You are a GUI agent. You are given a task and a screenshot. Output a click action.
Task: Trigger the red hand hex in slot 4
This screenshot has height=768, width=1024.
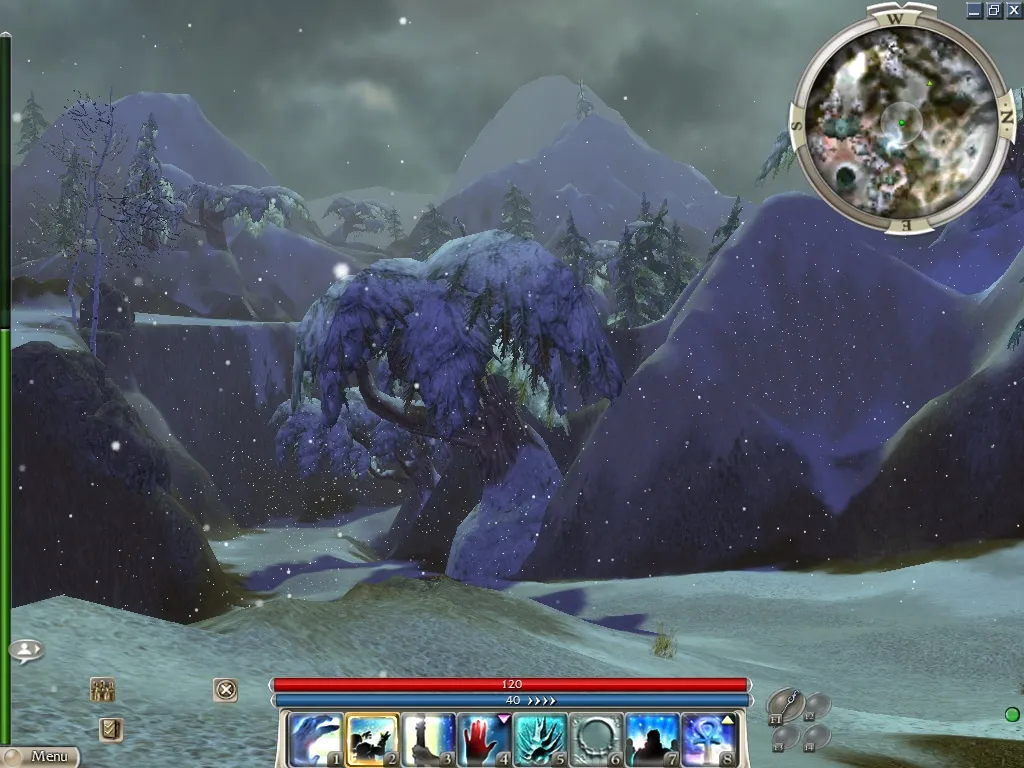pyautogui.click(x=484, y=739)
